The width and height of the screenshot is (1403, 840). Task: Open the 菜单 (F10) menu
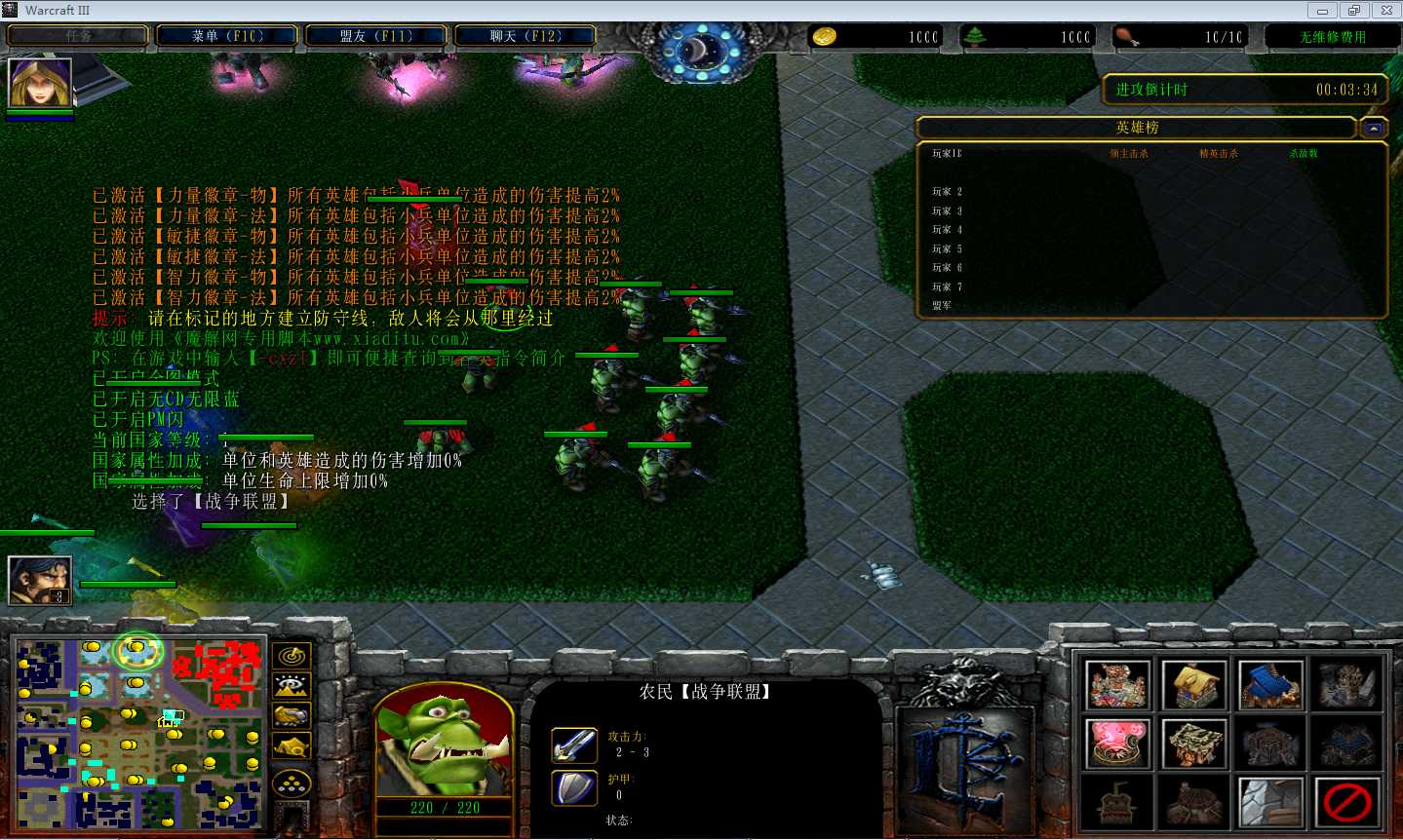[227, 36]
